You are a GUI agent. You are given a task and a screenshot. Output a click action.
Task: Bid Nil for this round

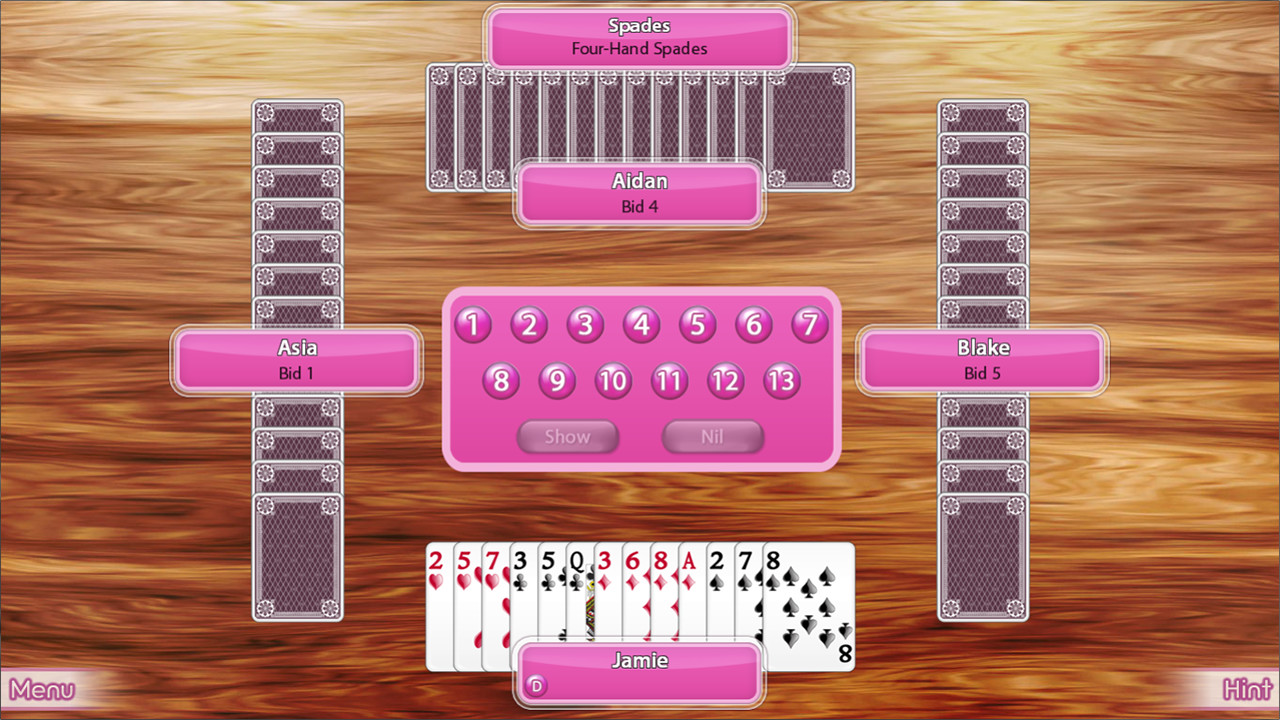pyautogui.click(x=712, y=436)
